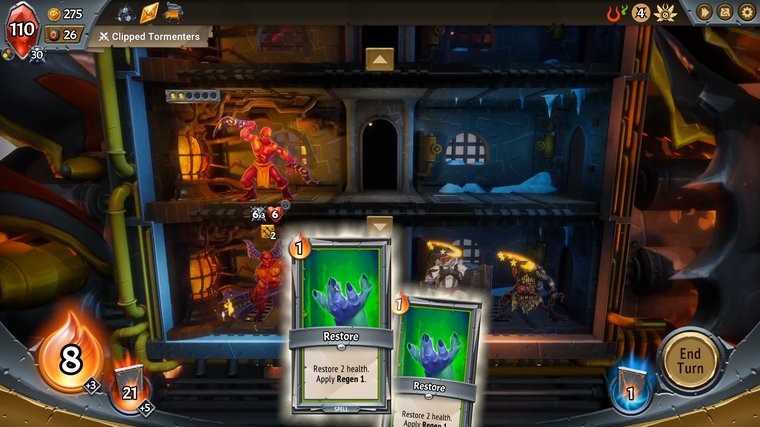End the current turn
This screenshot has width=760, height=427.
click(x=690, y=360)
